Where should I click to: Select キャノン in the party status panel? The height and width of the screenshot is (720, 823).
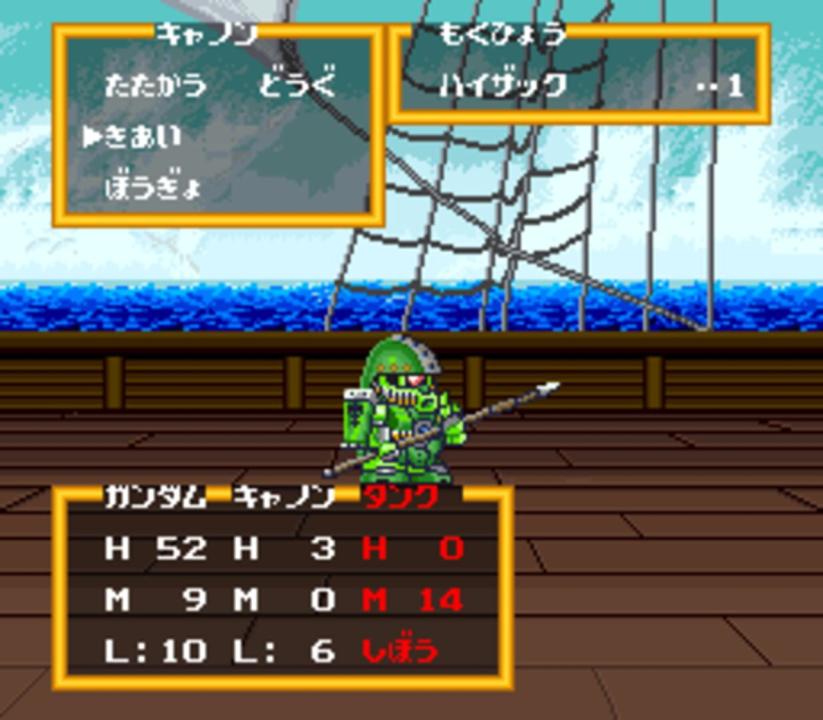point(284,497)
